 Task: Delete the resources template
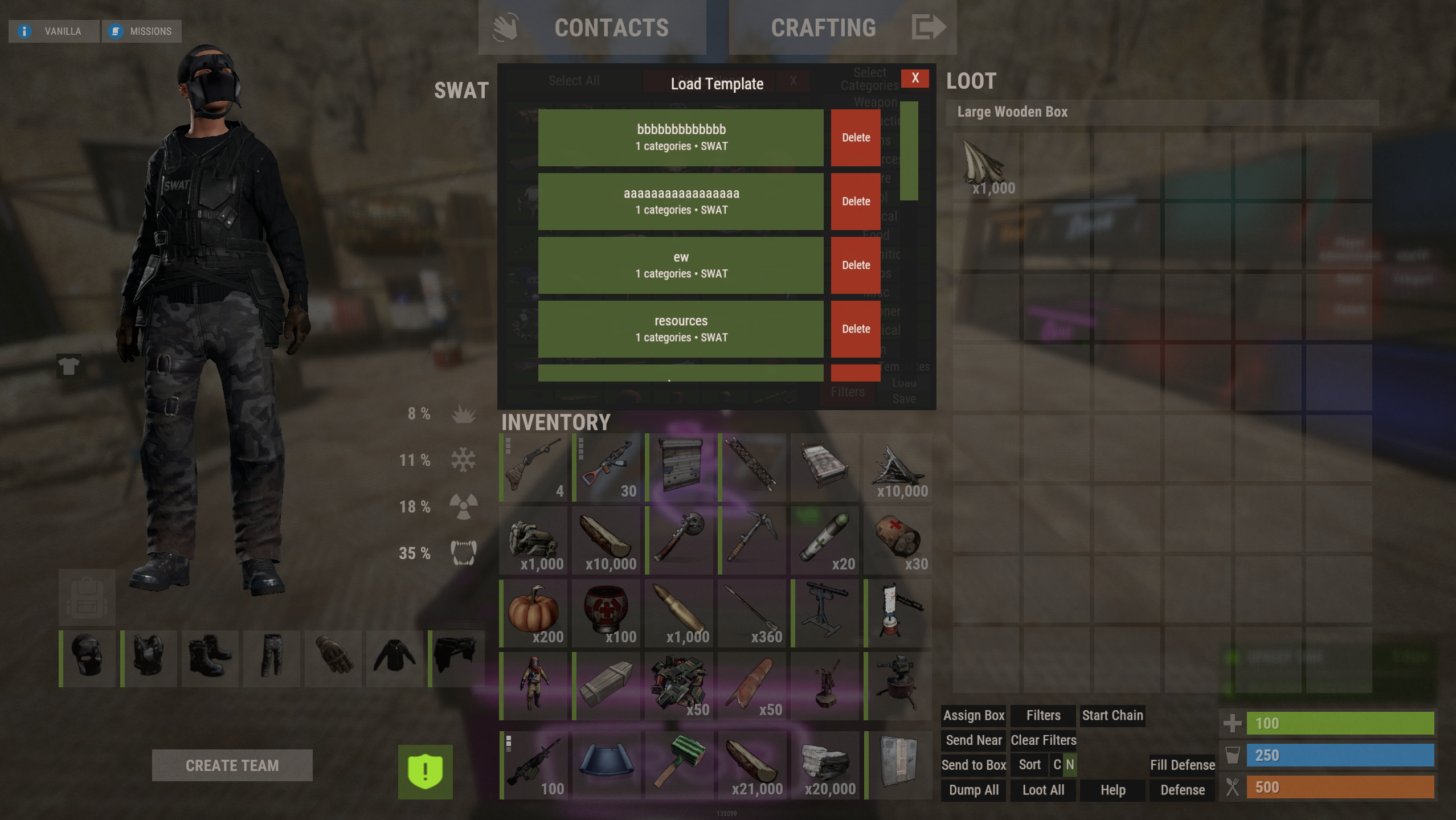(856, 329)
